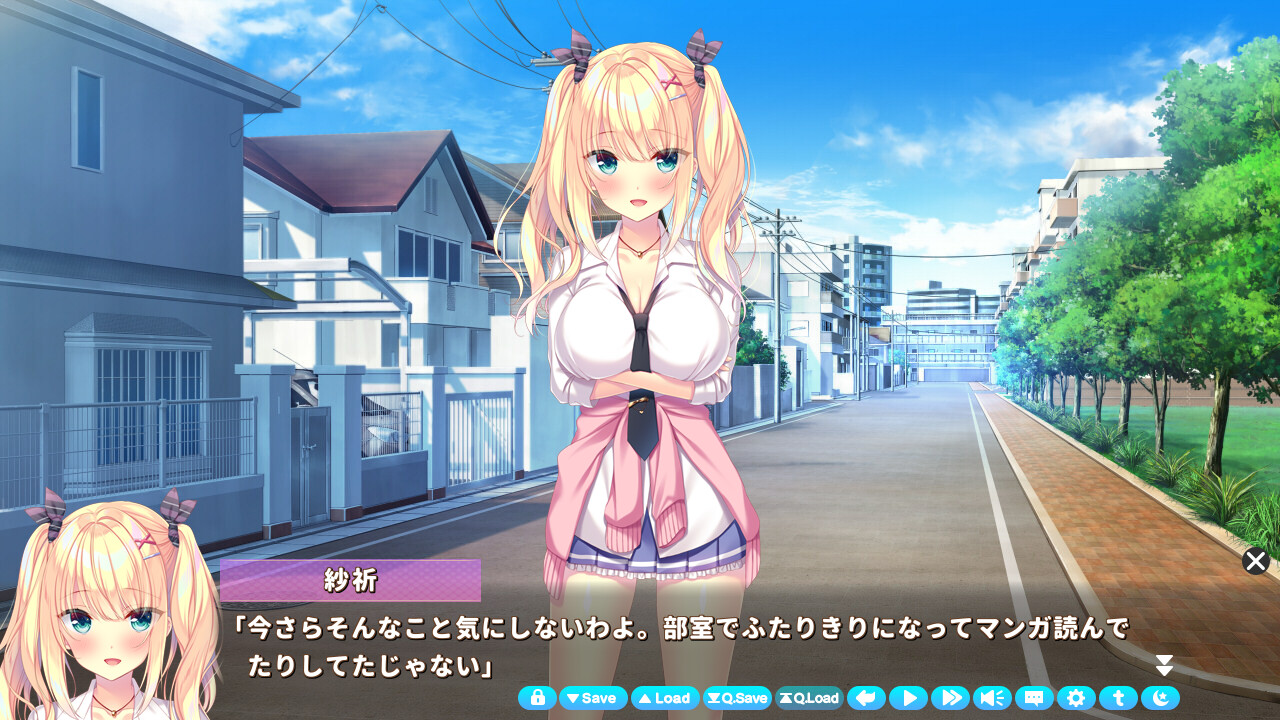Open the Load screen
Image resolution: width=1280 pixels, height=720 pixels.
[x=665, y=699]
